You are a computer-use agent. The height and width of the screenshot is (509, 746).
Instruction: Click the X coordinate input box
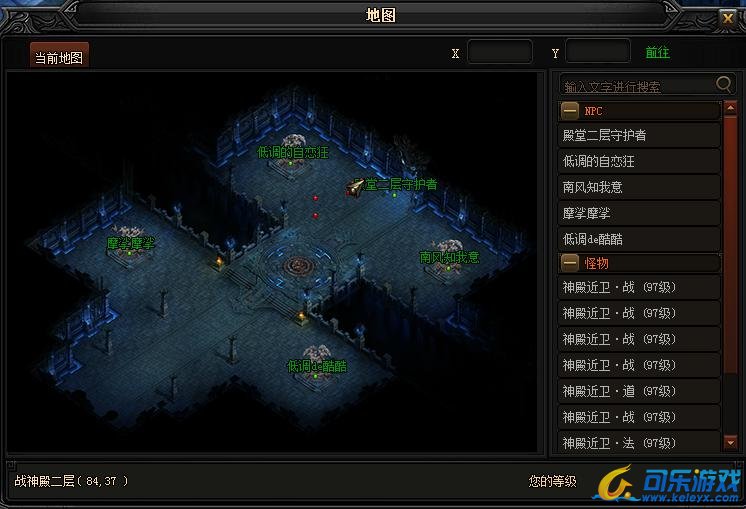tap(499, 52)
